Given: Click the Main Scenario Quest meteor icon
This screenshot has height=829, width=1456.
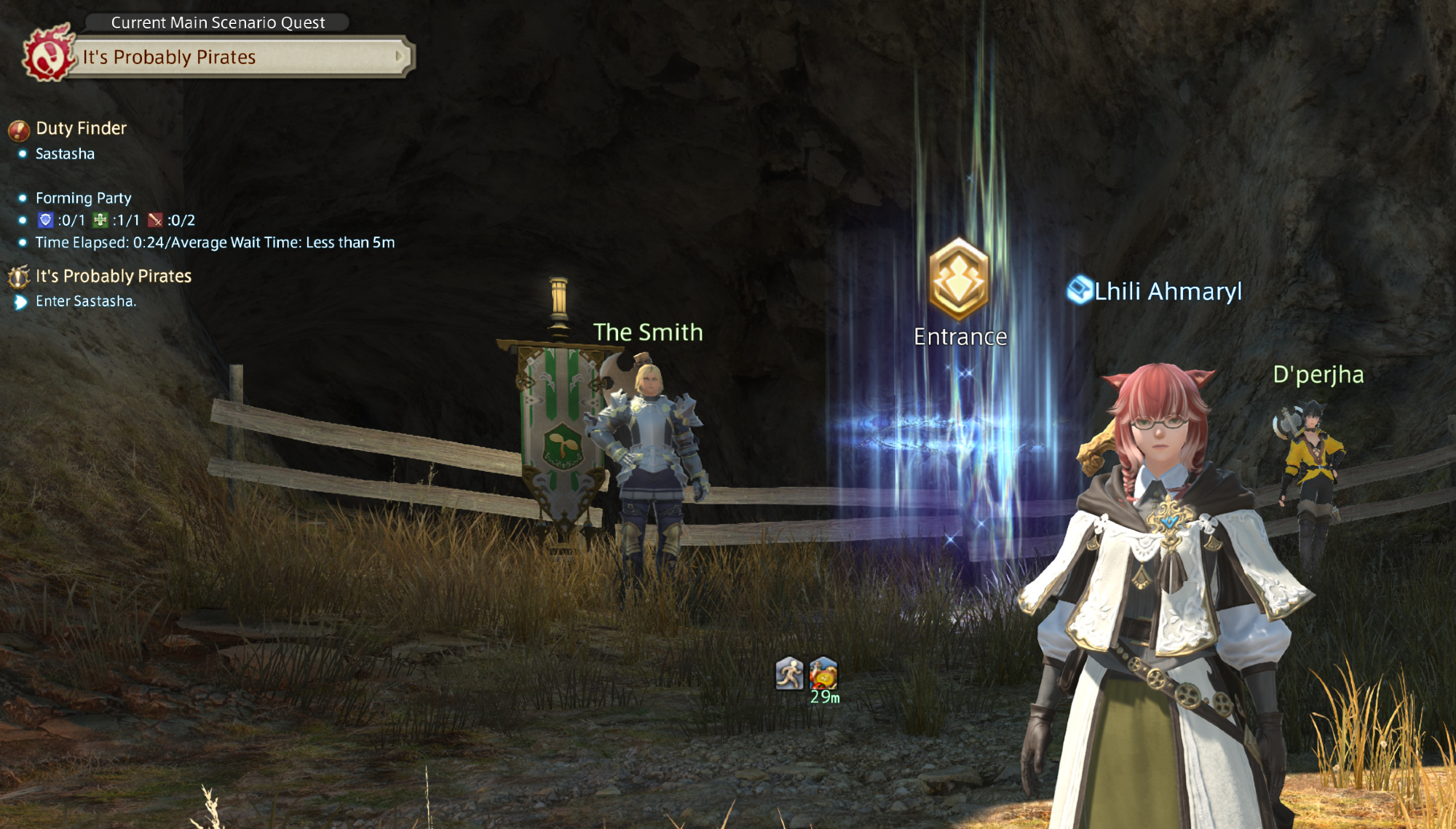Looking at the screenshot, I should tap(48, 54).
